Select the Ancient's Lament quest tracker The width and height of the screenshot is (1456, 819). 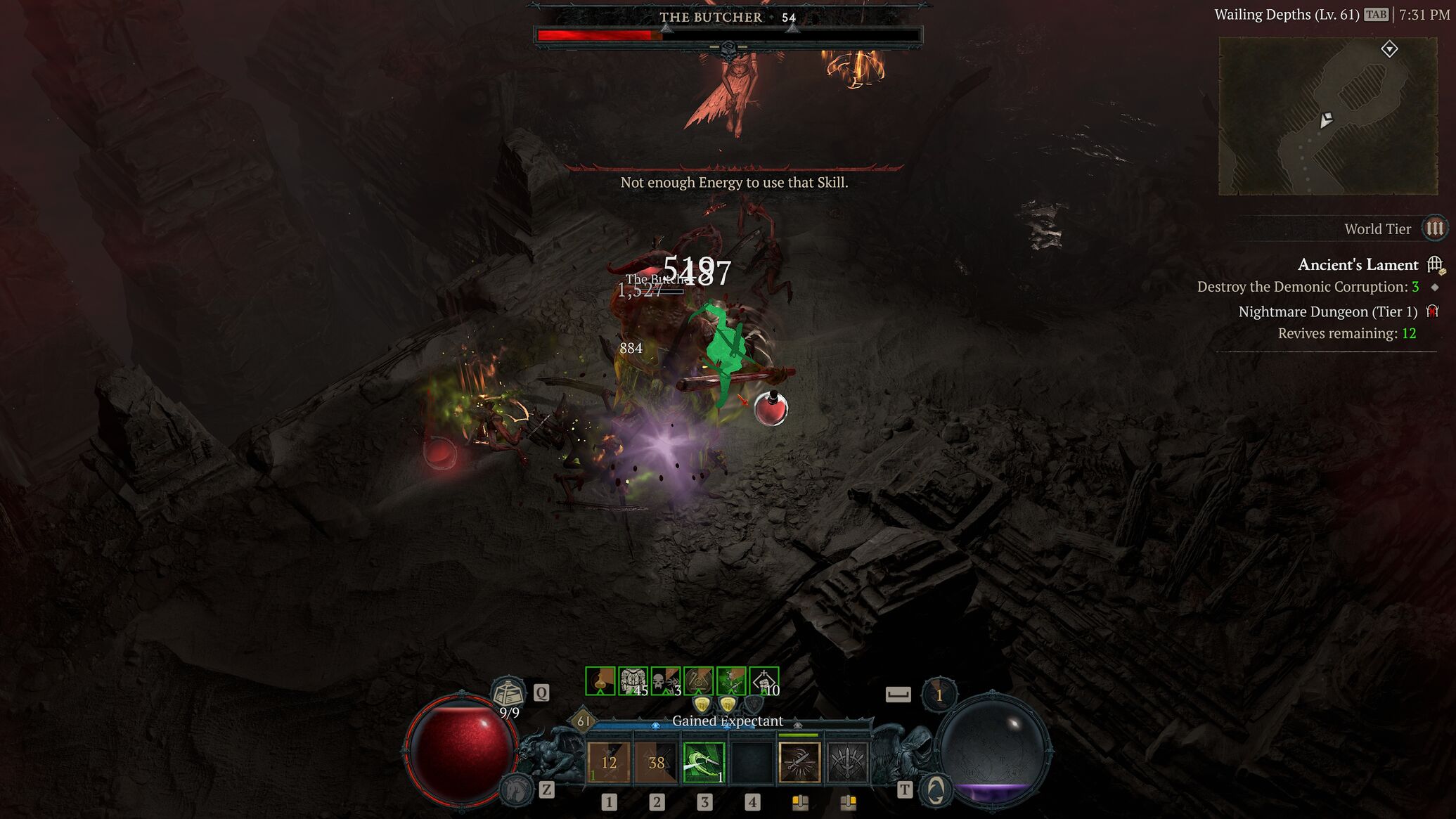(x=1358, y=265)
